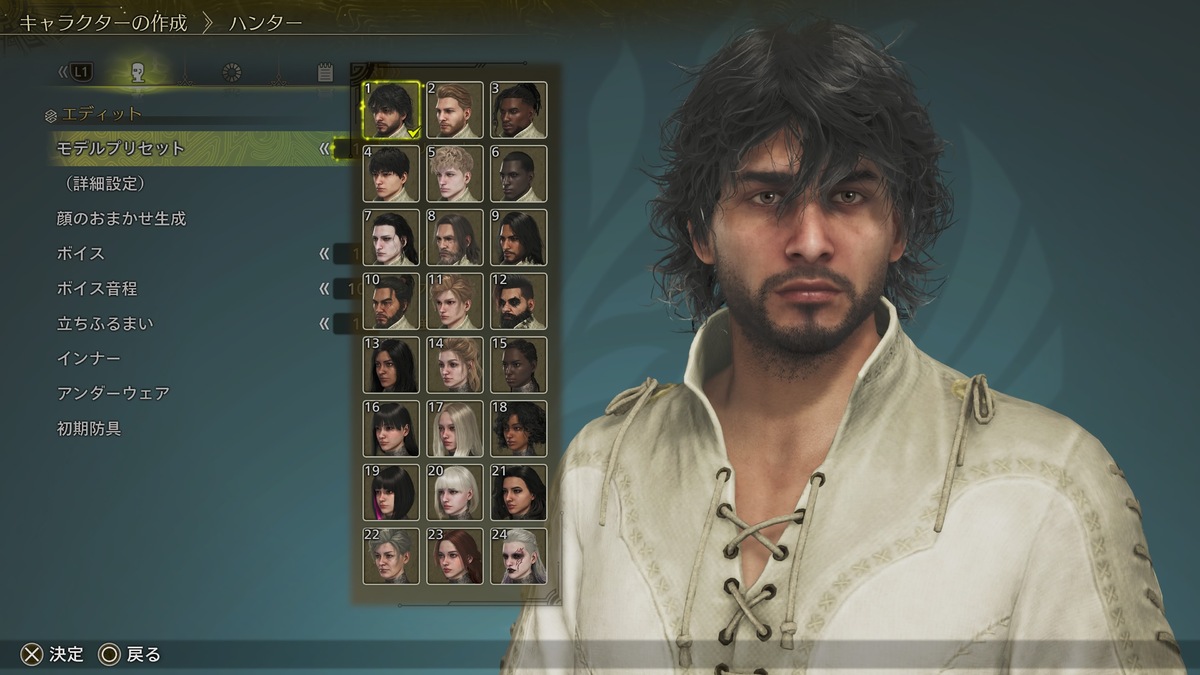This screenshot has height=675, width=1200.
Task: Select preset 12 with the eyepatch
Action: [519, 301]
